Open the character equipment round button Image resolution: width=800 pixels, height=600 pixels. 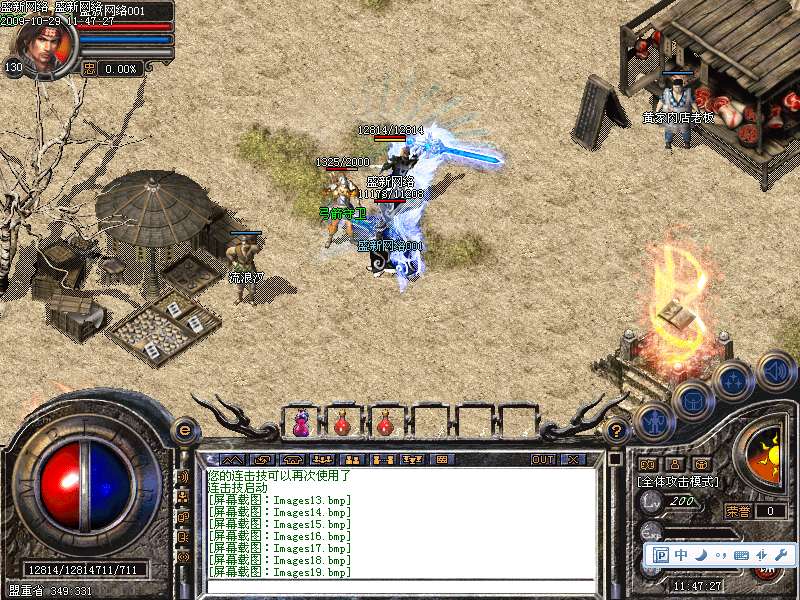[x=653, y=422]
